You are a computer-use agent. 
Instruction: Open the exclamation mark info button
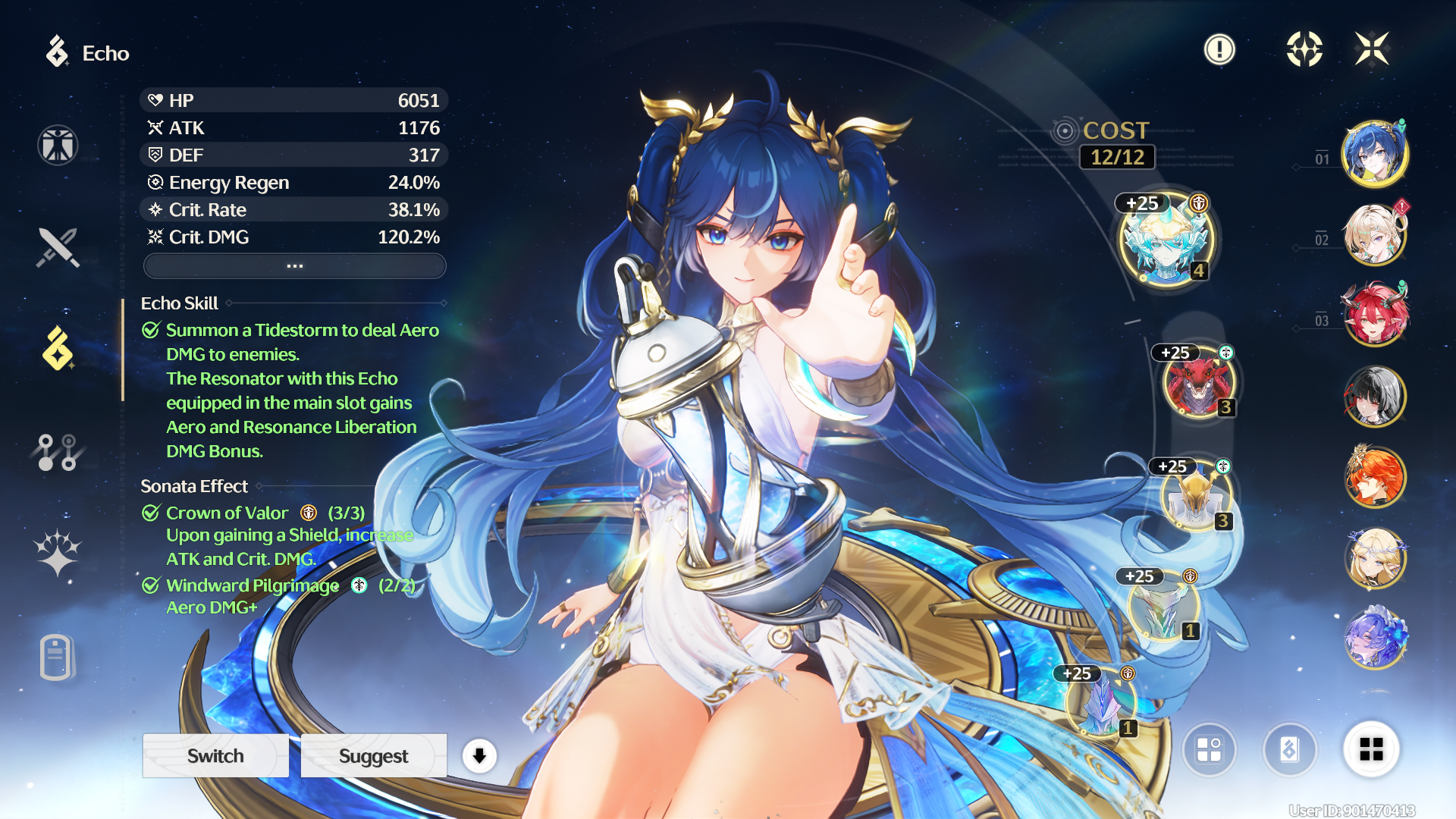click(1219, 50)
